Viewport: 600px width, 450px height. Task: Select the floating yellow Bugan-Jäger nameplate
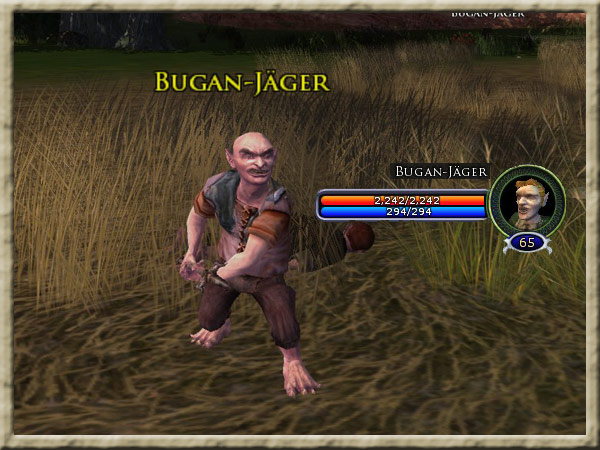[241, 82]
